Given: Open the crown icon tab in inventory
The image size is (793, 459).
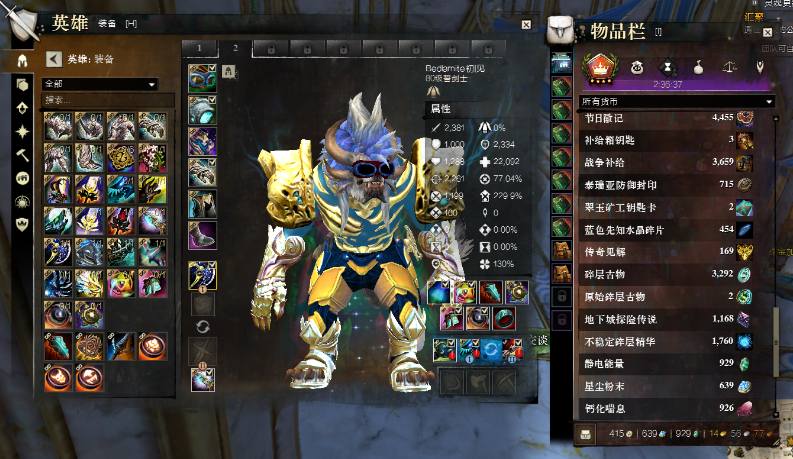Looking at the screenshot, I should (x=600, y=68).
